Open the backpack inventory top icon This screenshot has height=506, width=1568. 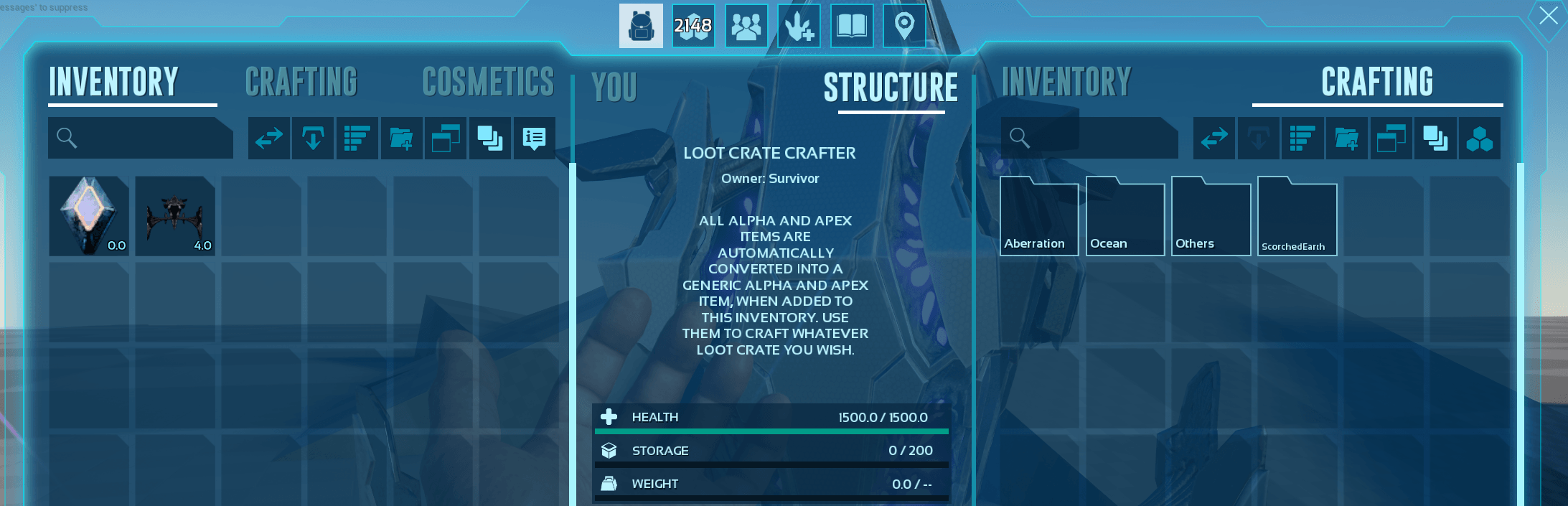[x=641, y=26]
